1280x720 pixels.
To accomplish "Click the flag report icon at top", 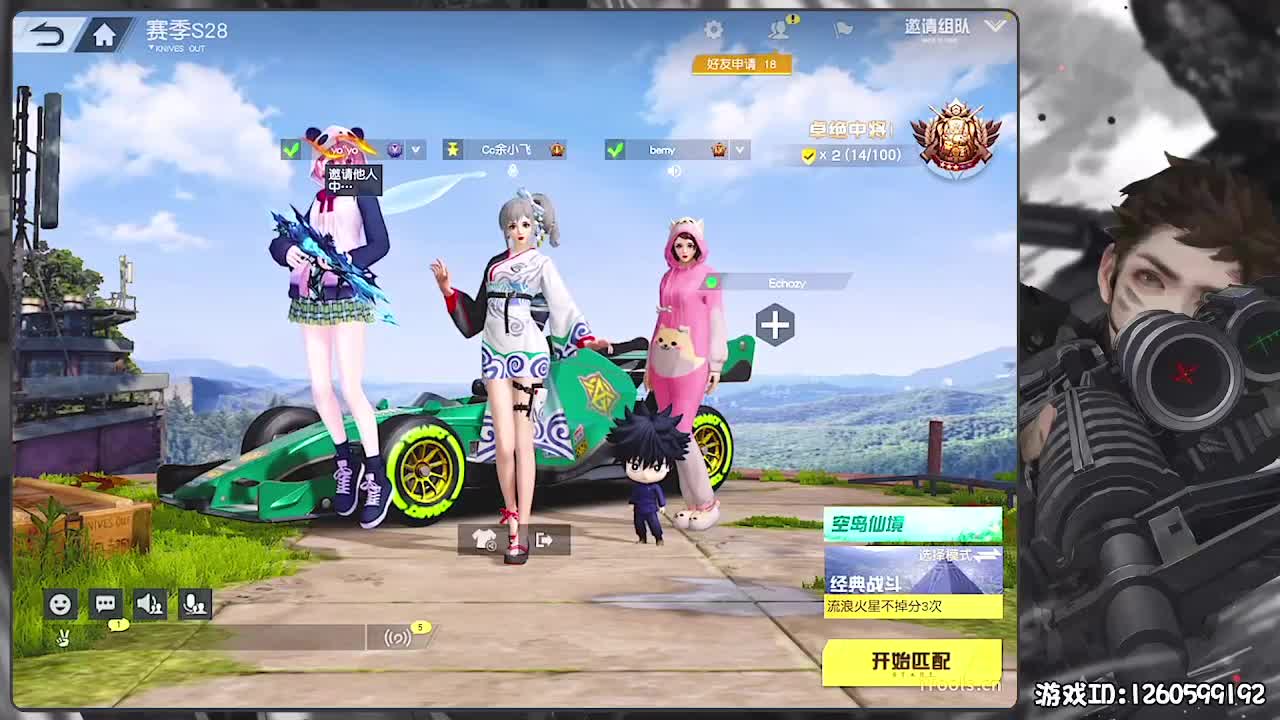I will pos(843,31).
